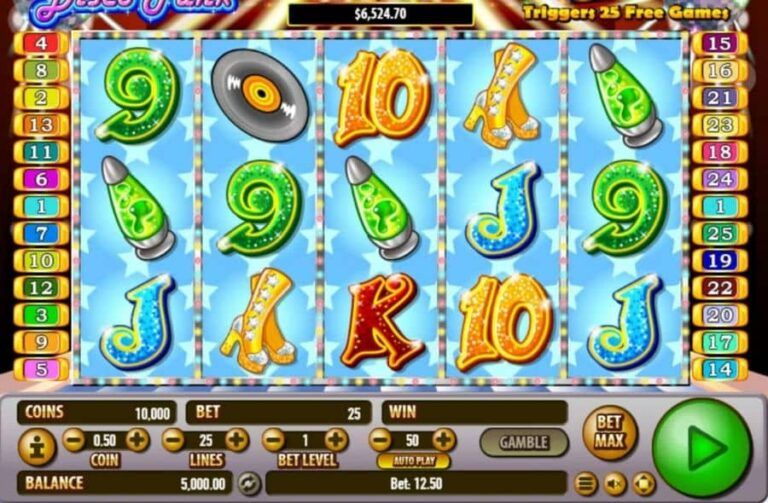This screenshot has height=503, width=768.
Task: Open the paytable info button
Action: [x=37, y=448]
